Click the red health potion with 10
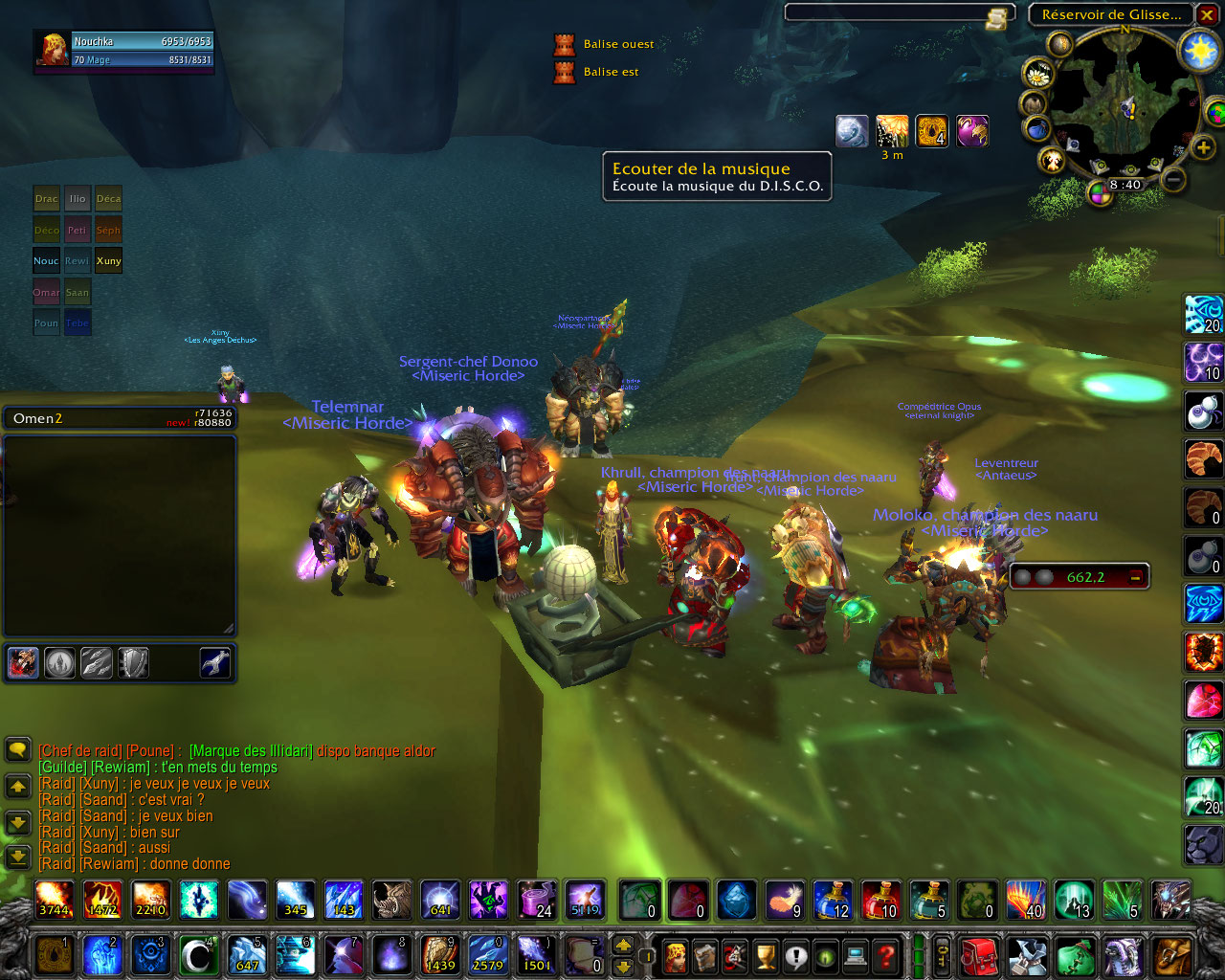This screenshot has height=980, width=1225. (x=880, y=900)
